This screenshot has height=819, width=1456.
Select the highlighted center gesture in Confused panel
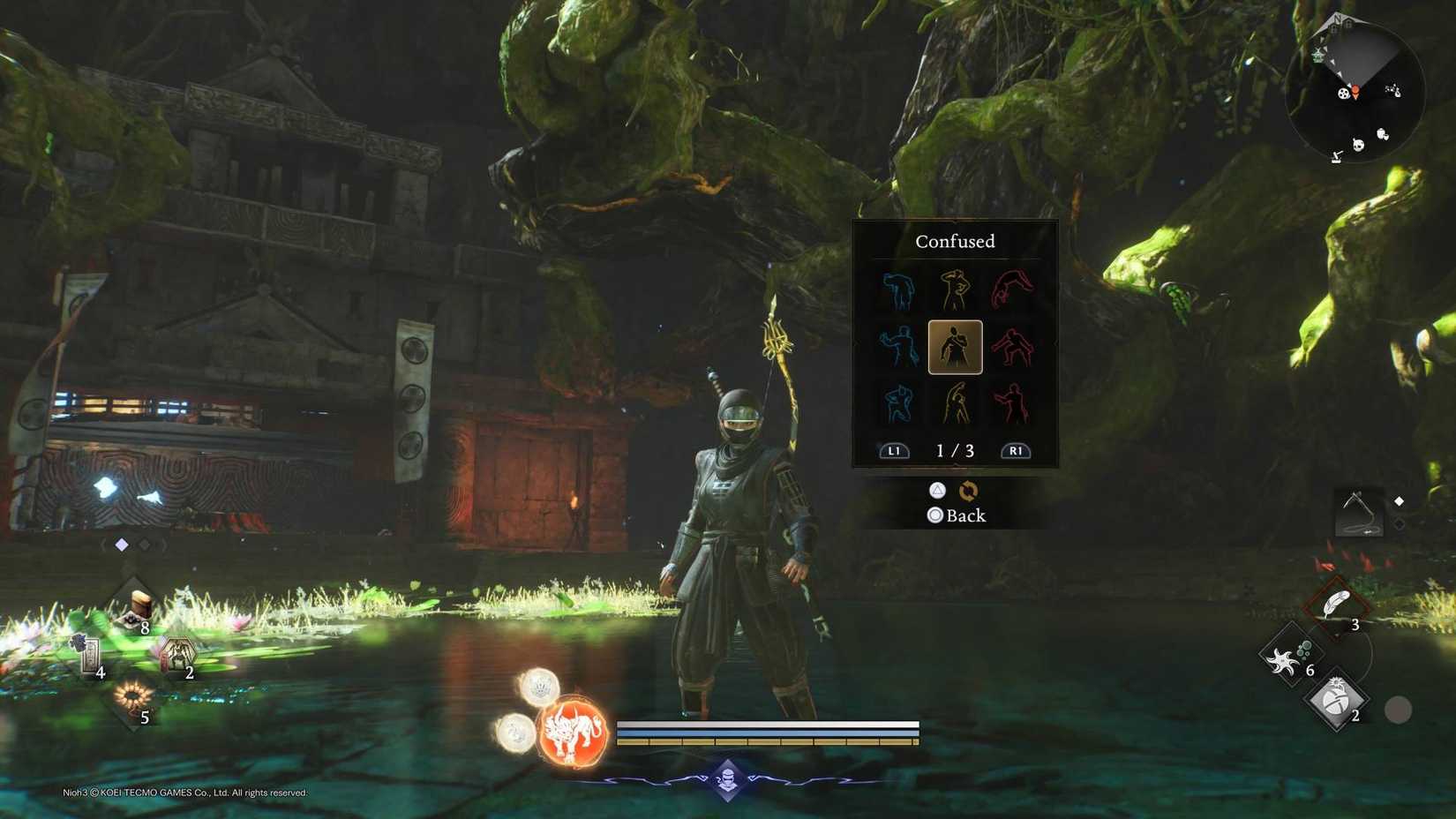click(x=955, y=348)
